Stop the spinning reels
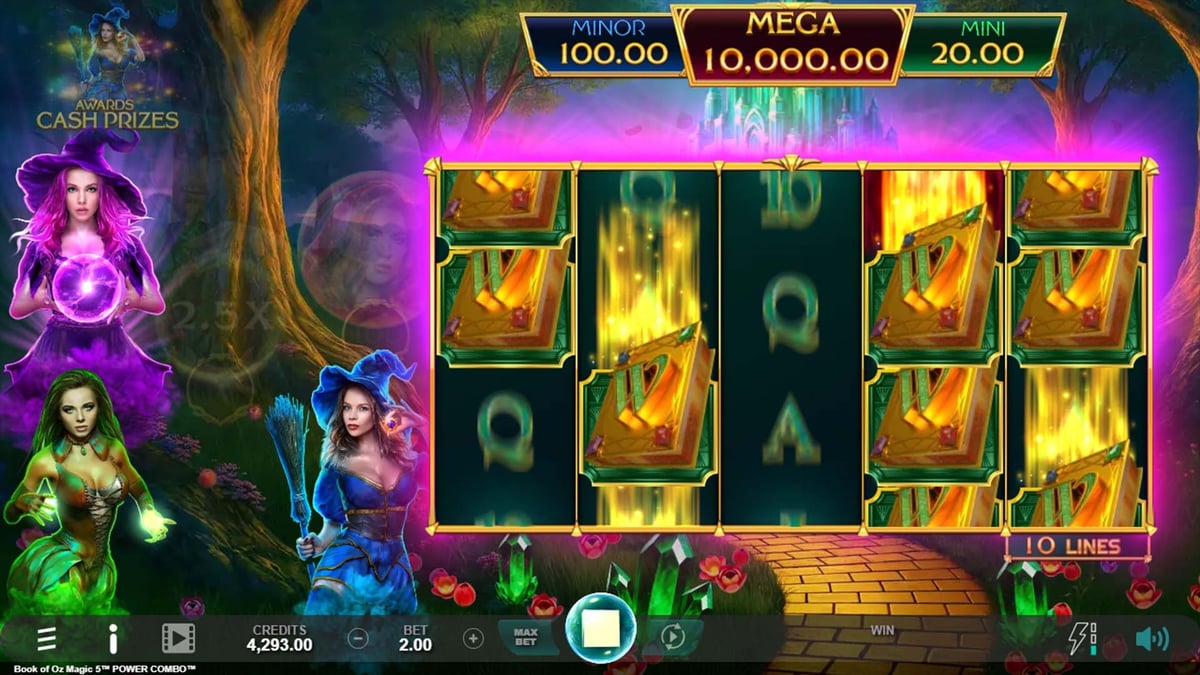Image resolution: width=1200 pixels, height=675 pixels. coord(601,629)
